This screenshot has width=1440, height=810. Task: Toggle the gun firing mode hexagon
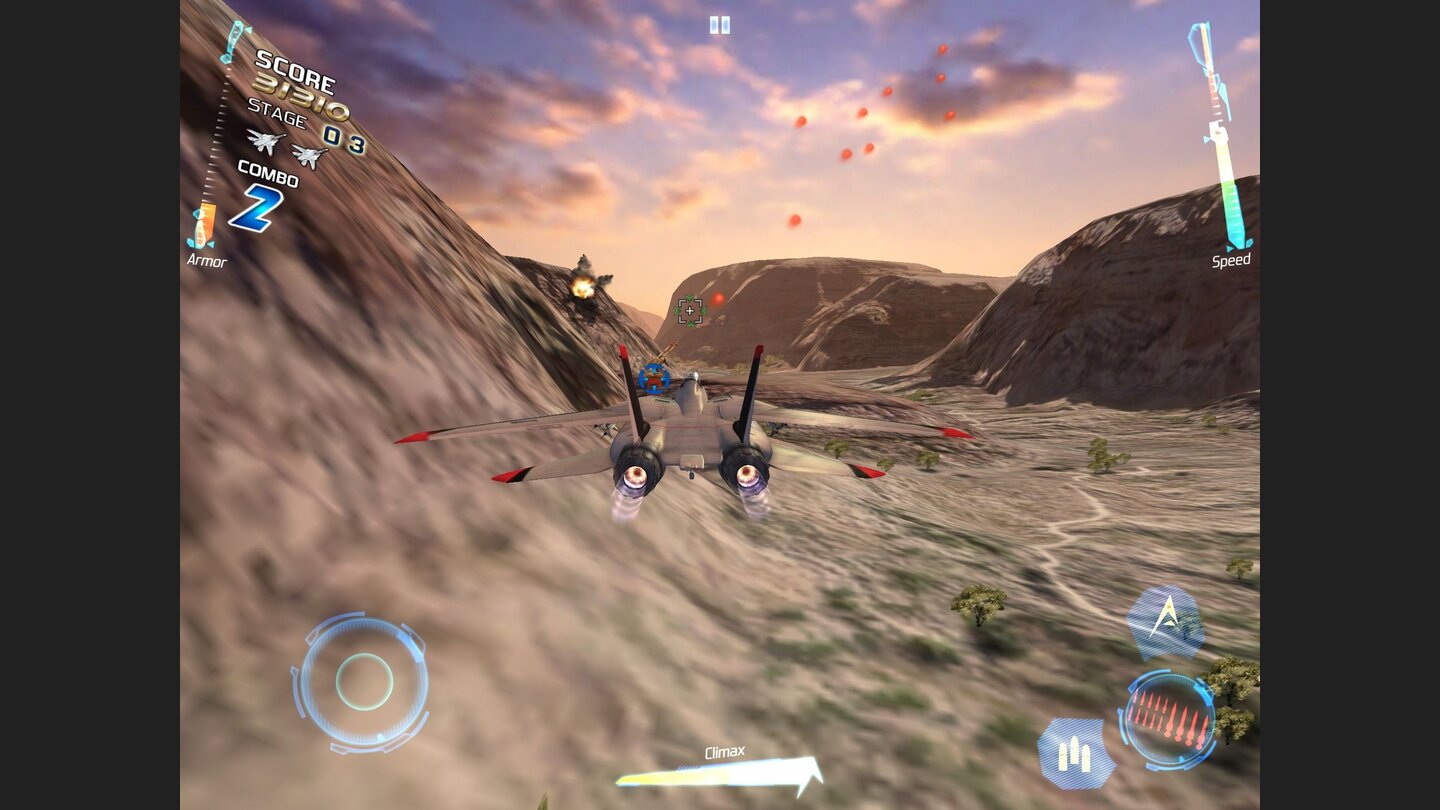tap(1075, 750)
